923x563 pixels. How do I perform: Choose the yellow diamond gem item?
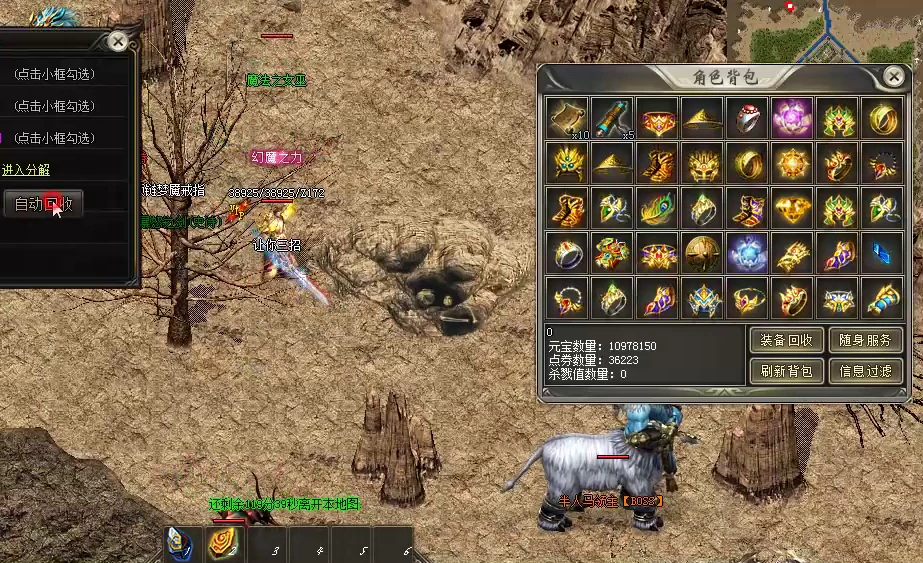[792, 208]
